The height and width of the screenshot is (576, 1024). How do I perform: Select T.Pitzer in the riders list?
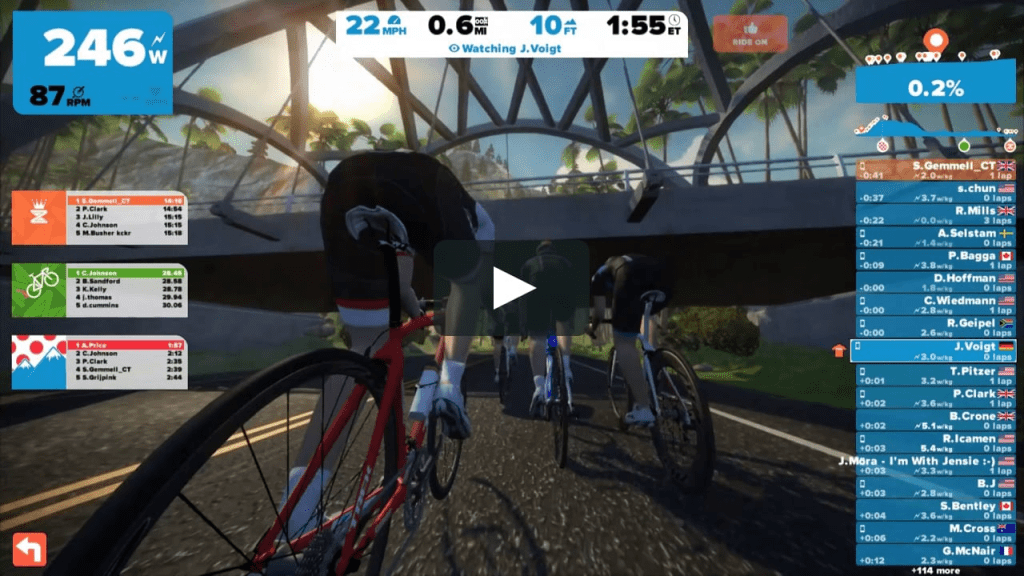936,375
